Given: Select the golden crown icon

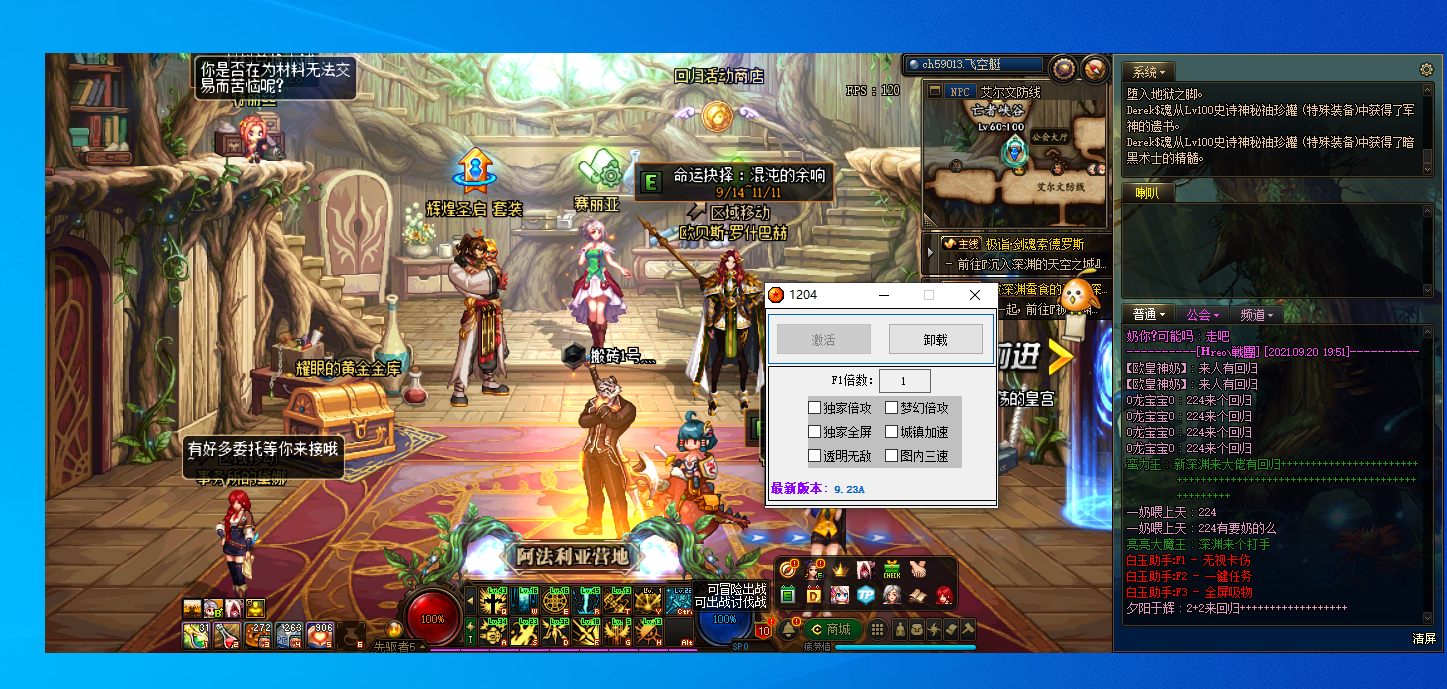Looking at the screenshot, I should 840,570.
